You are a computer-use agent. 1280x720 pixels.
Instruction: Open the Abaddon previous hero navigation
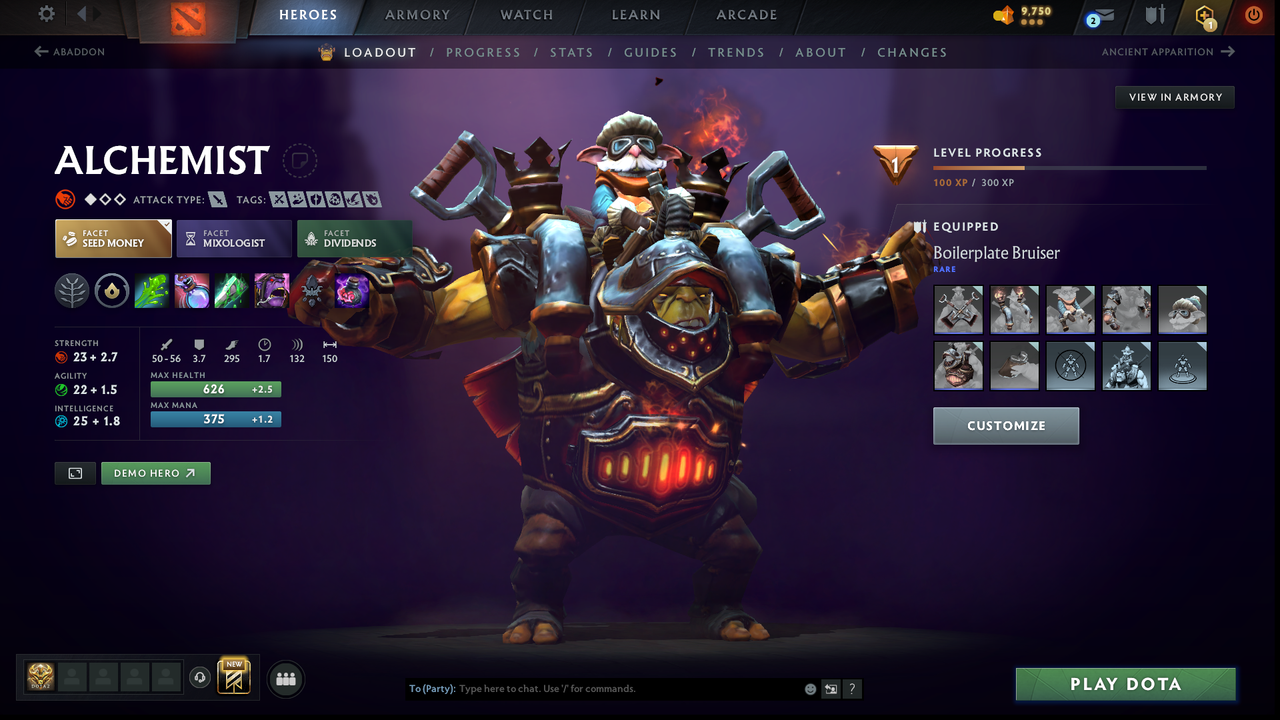70,51
